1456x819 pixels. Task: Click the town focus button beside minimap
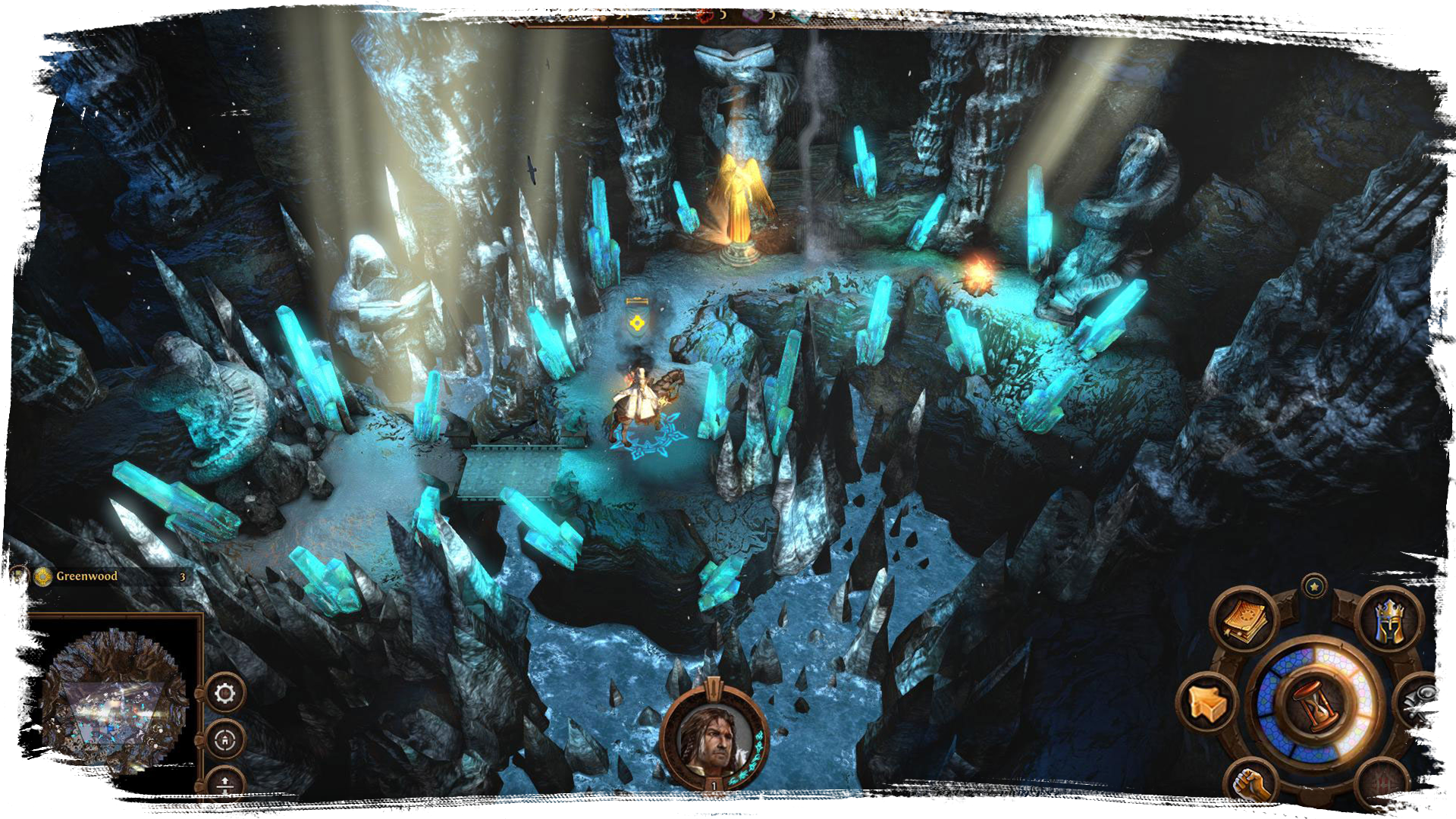(x=225, y=740)
